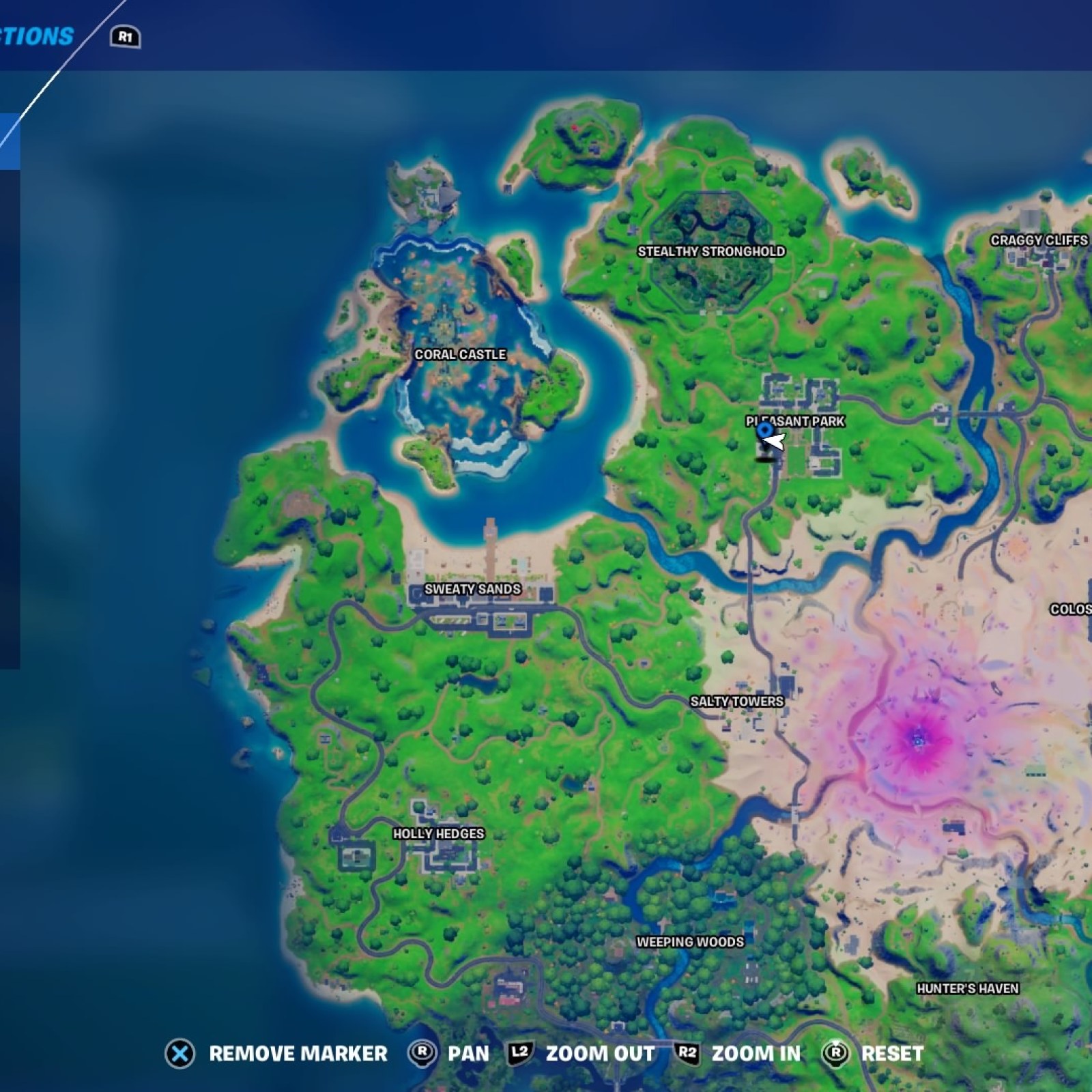Zoom out the map with L2 control
This screenshot has width=1092, height=1092.
(x=520, y=1054)
